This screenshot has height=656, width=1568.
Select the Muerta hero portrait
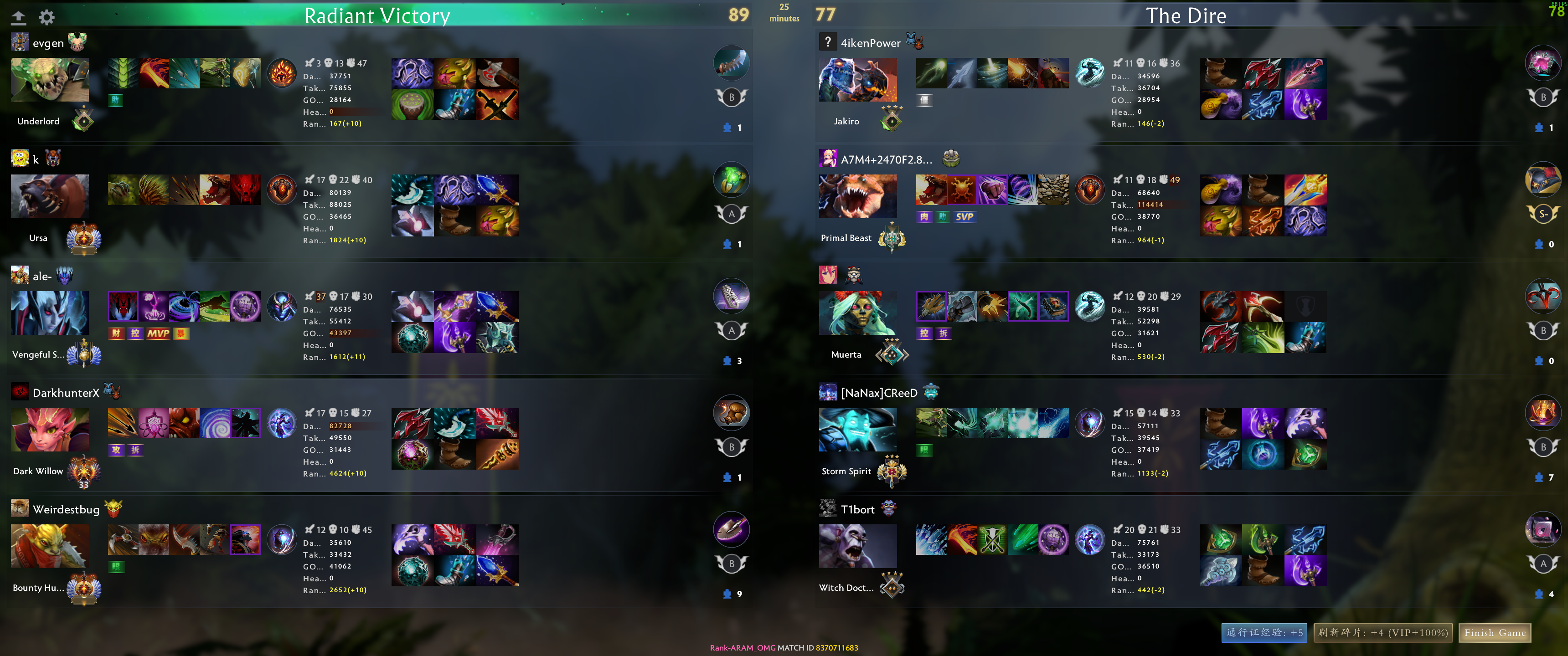858,313
